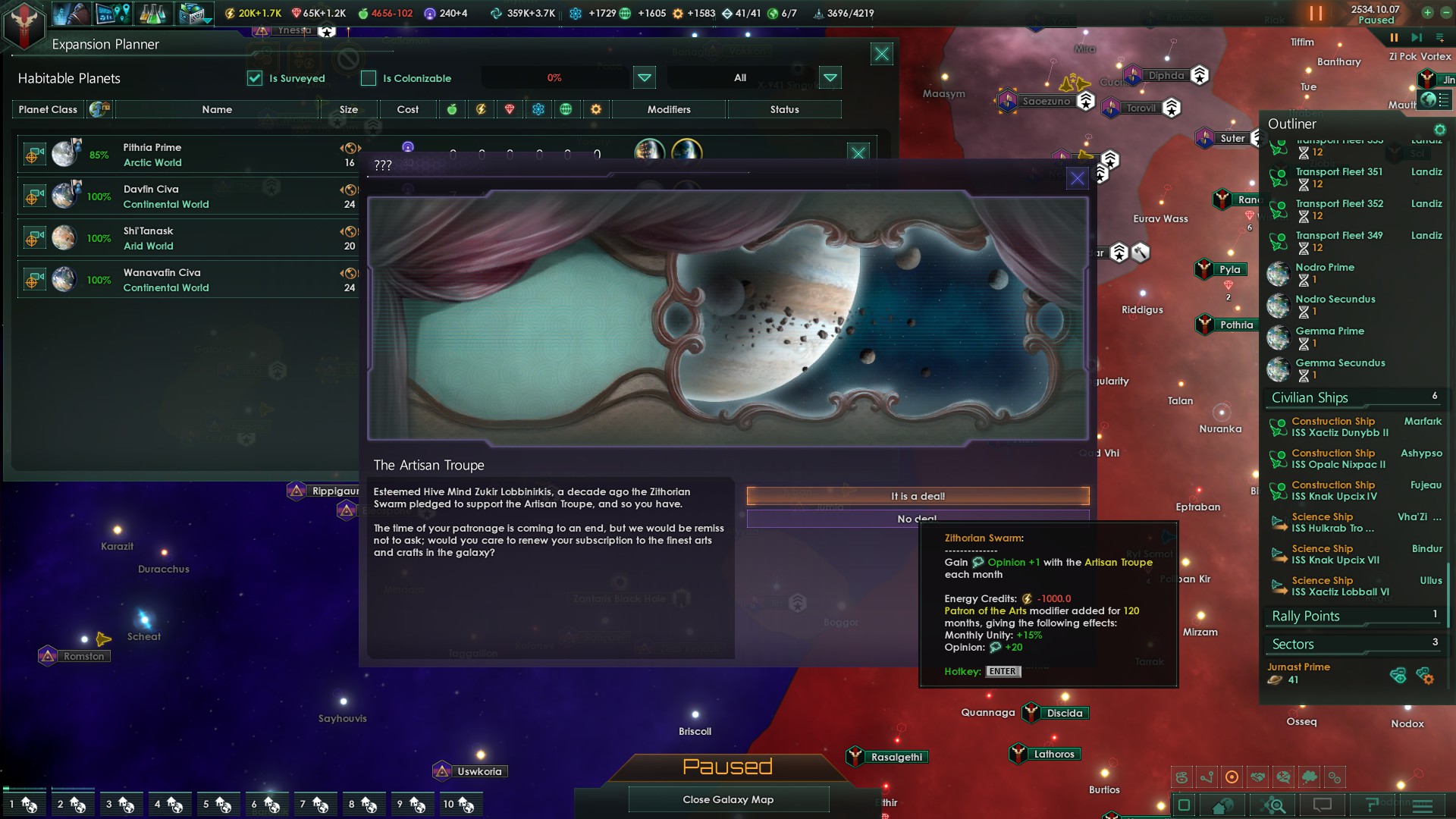Open the All status filter dropdown

(831, 77)
